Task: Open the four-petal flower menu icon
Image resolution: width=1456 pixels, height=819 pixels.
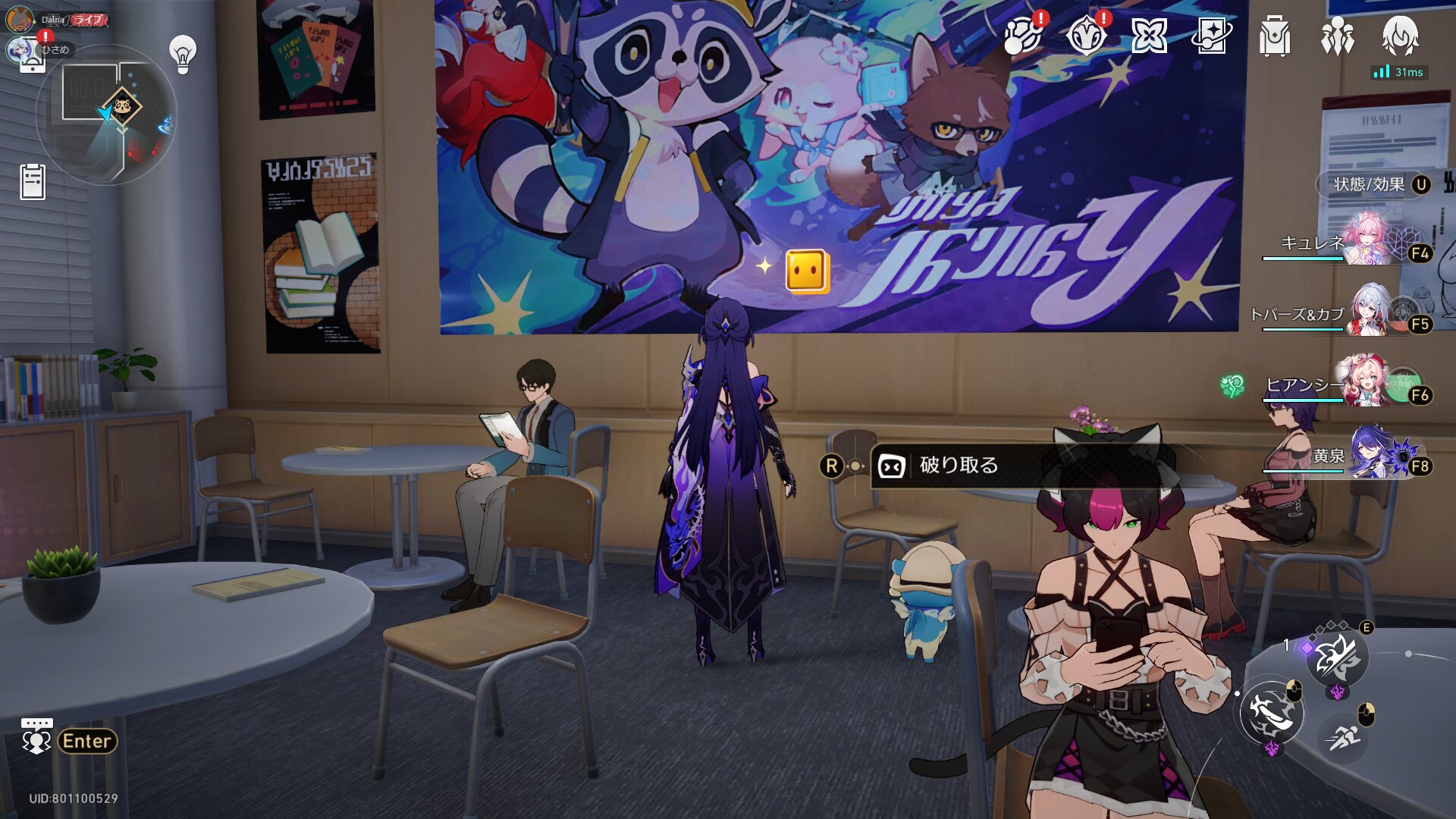Action: [x=1149, y=36]
